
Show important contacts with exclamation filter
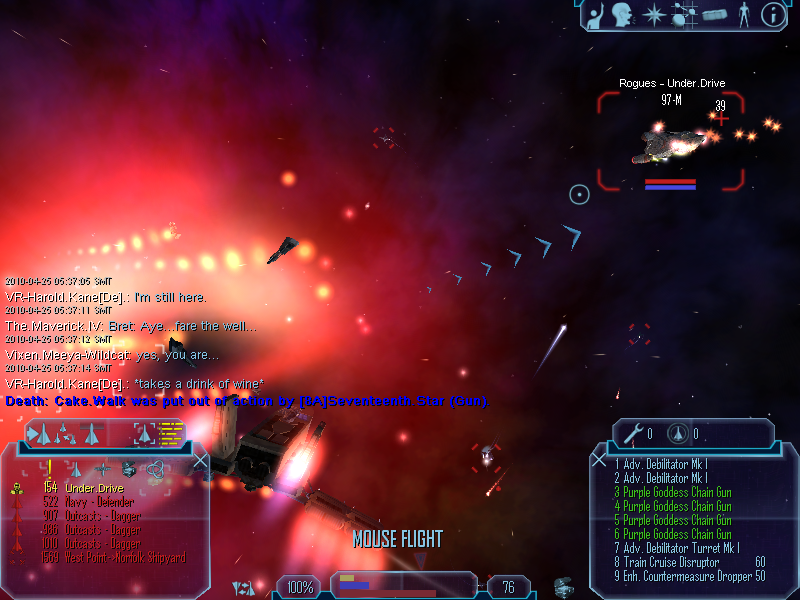[49, 468]
